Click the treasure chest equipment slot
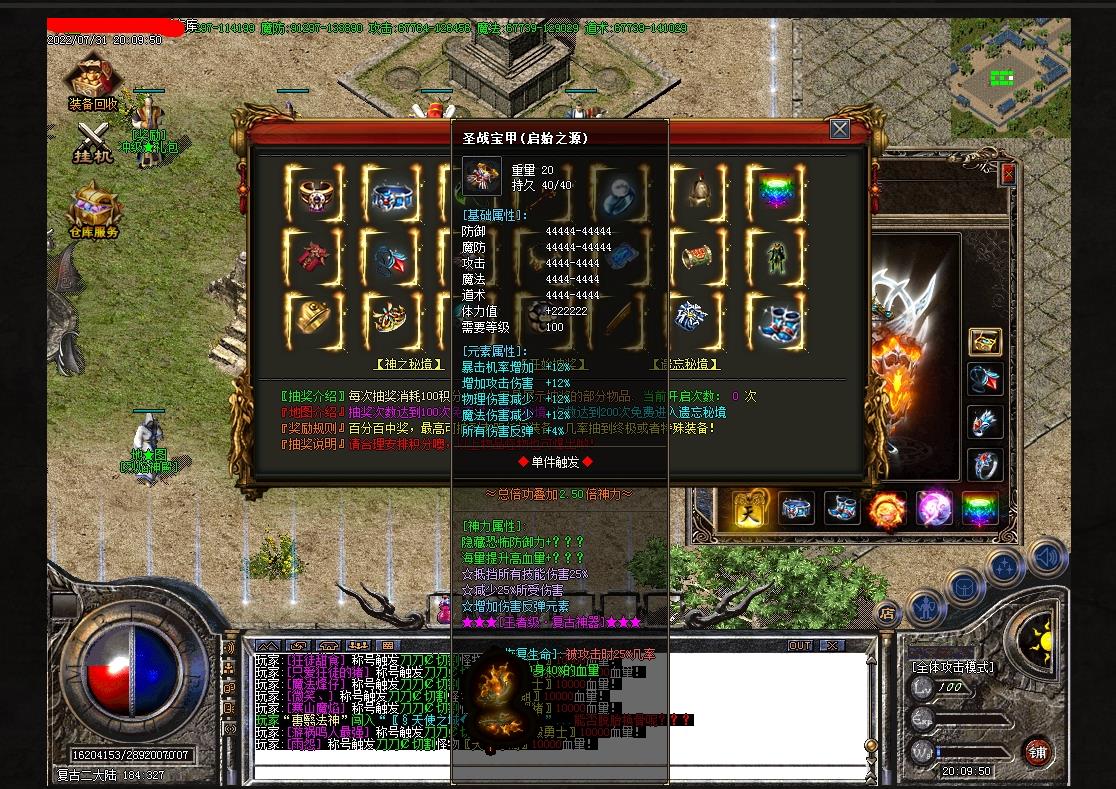This screenshot has width=1116, height=789. [x=985, y=342]
